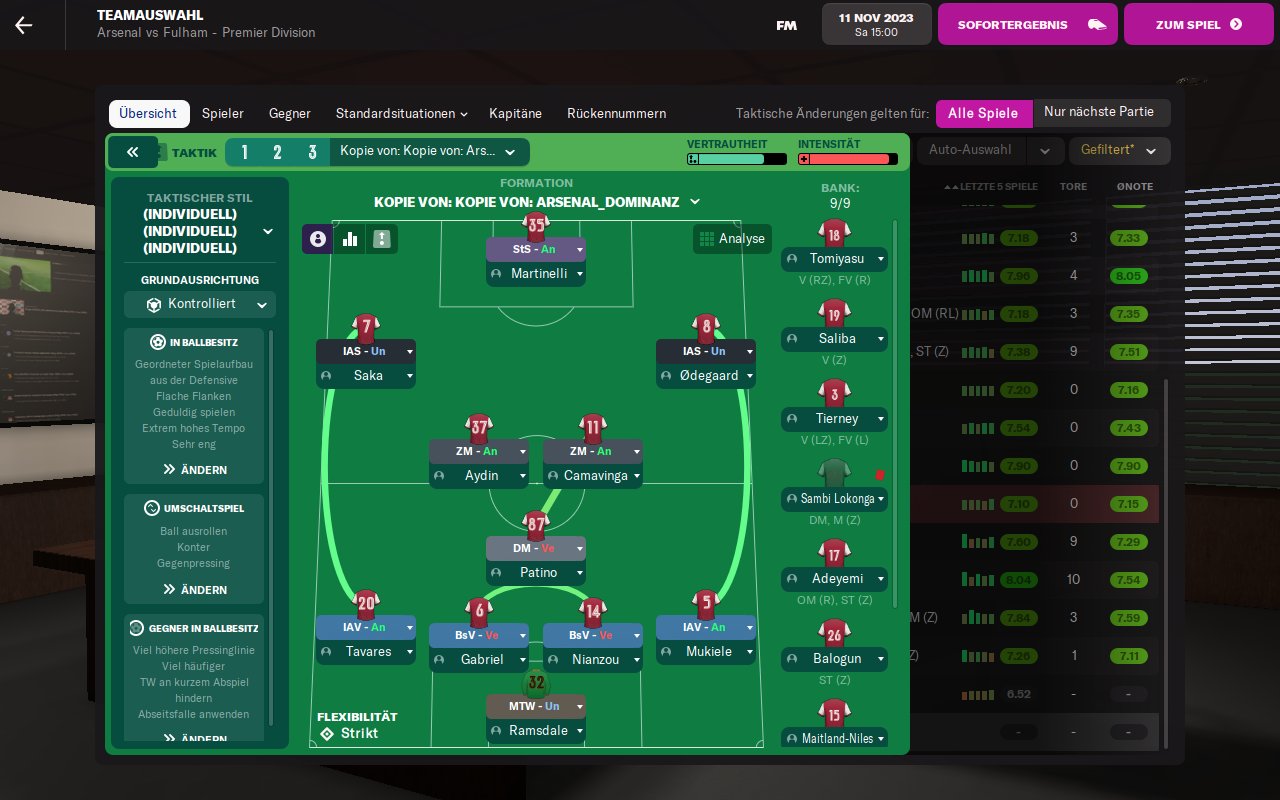The width and height of the screenshot is (1280, 800).
Task: Open the Auto-Auswahl button
Action: [x=969, y=151]
